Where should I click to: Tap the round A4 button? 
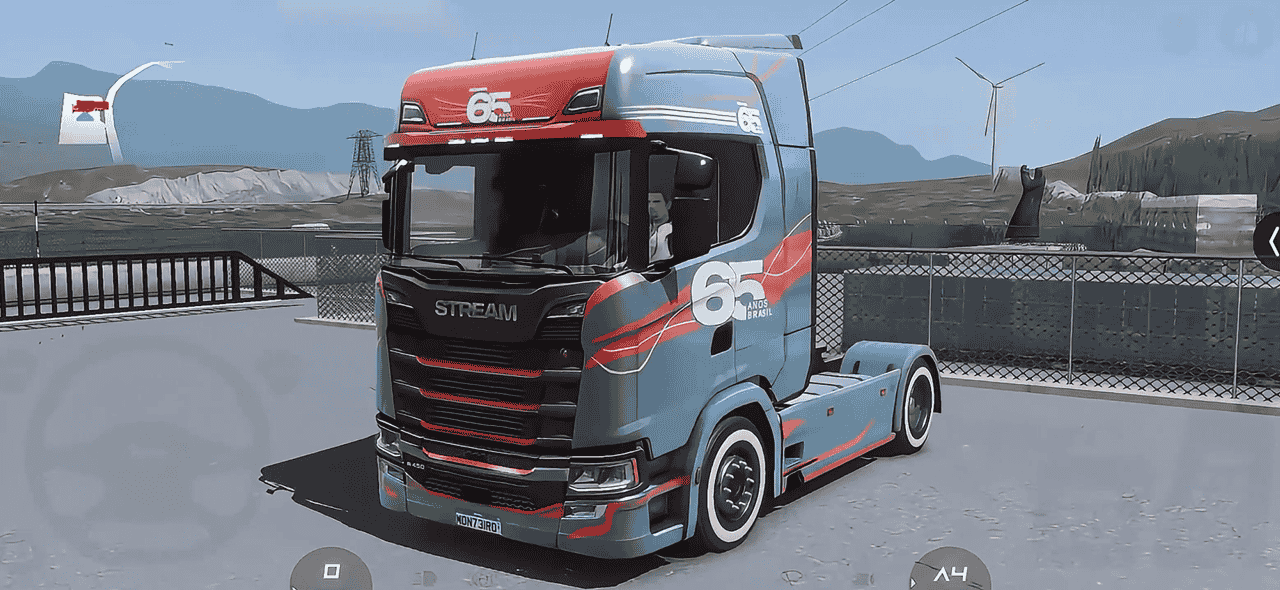(949, 573)
